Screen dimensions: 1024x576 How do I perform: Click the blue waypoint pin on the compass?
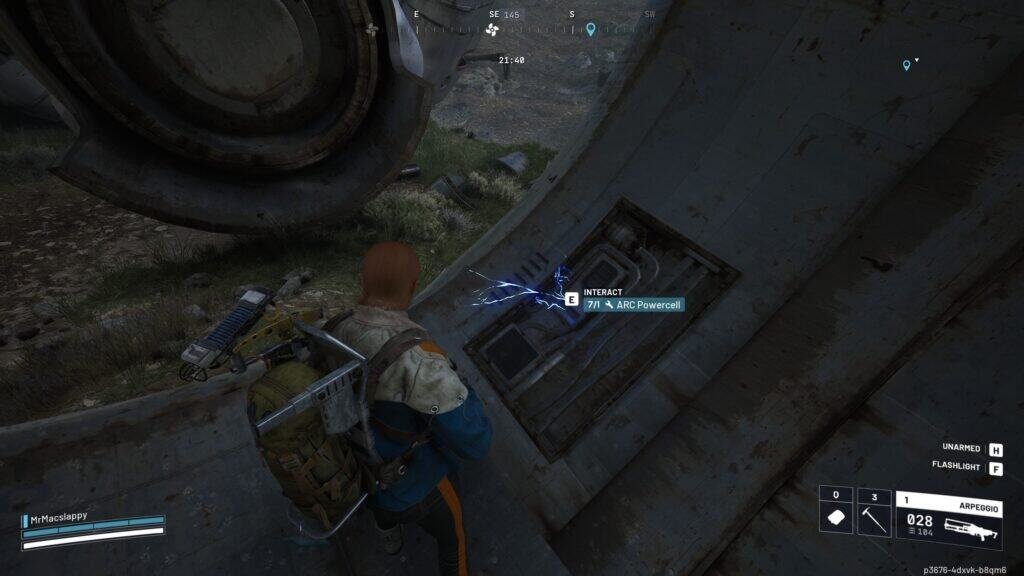pyautogui.click(x=591, y=29)
